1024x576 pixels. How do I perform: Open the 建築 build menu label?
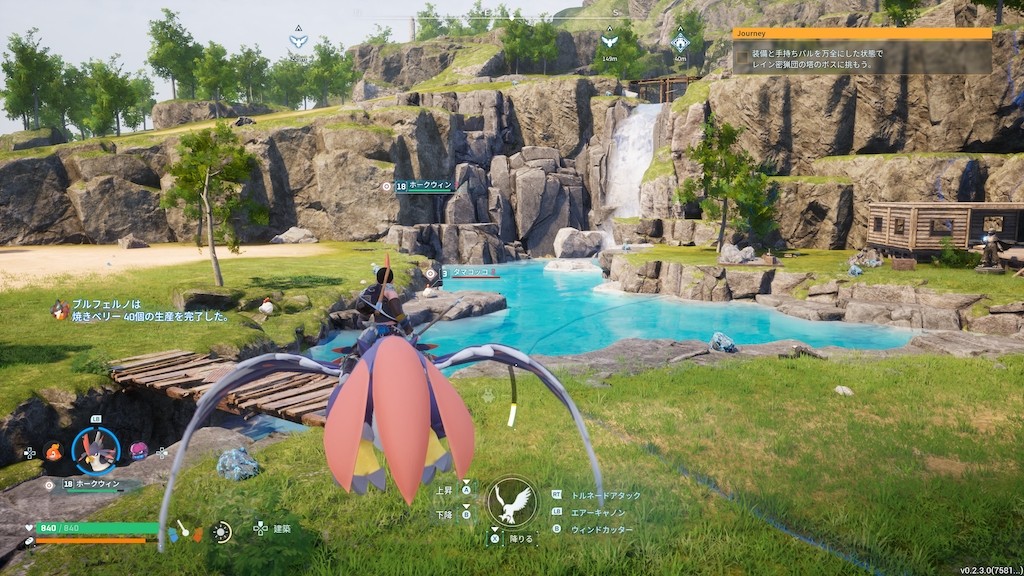tap(282, 528)
